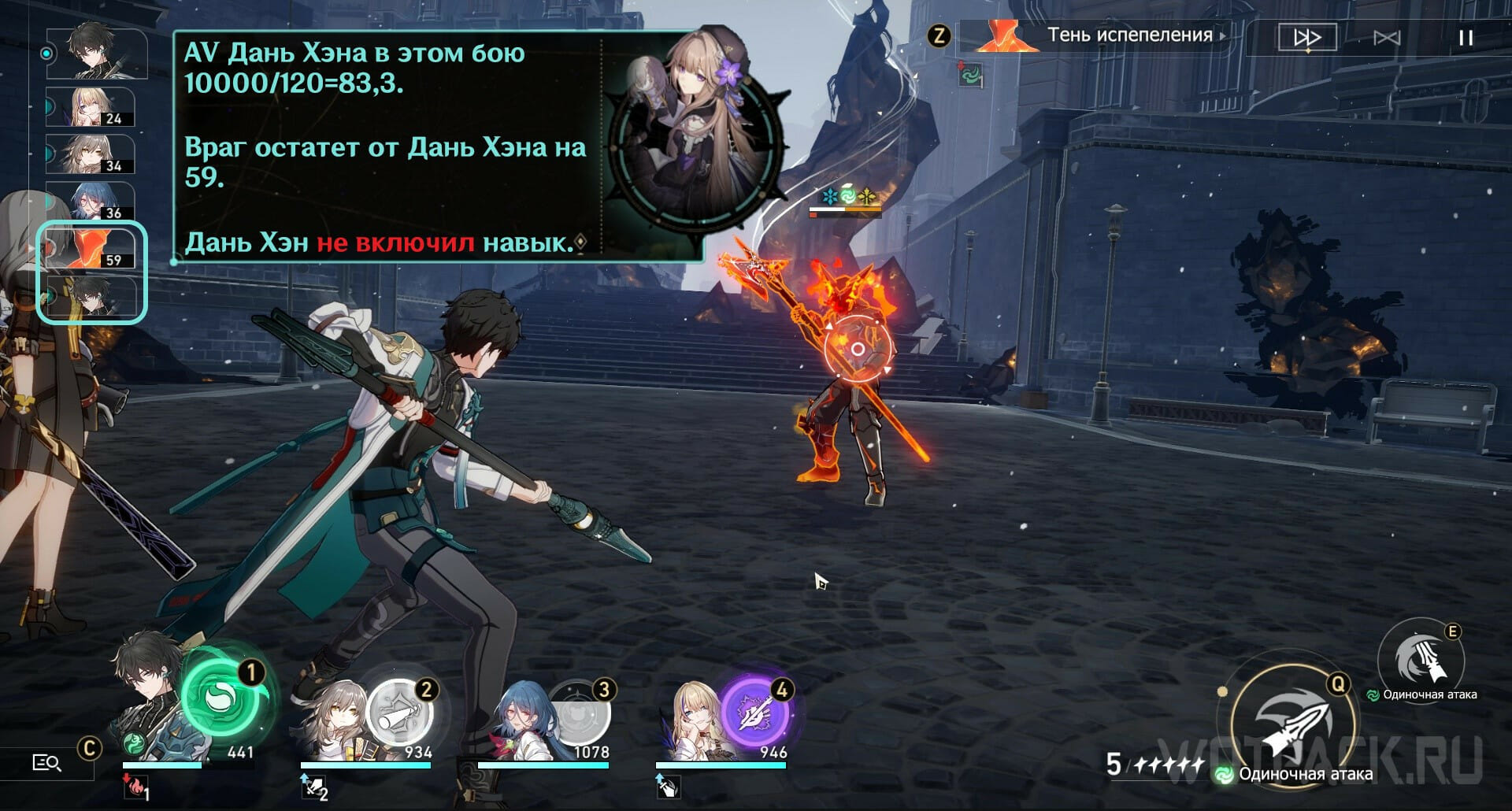
Task: Select grey-haired character turn portrait marked 34
Action: coord(90,154)
